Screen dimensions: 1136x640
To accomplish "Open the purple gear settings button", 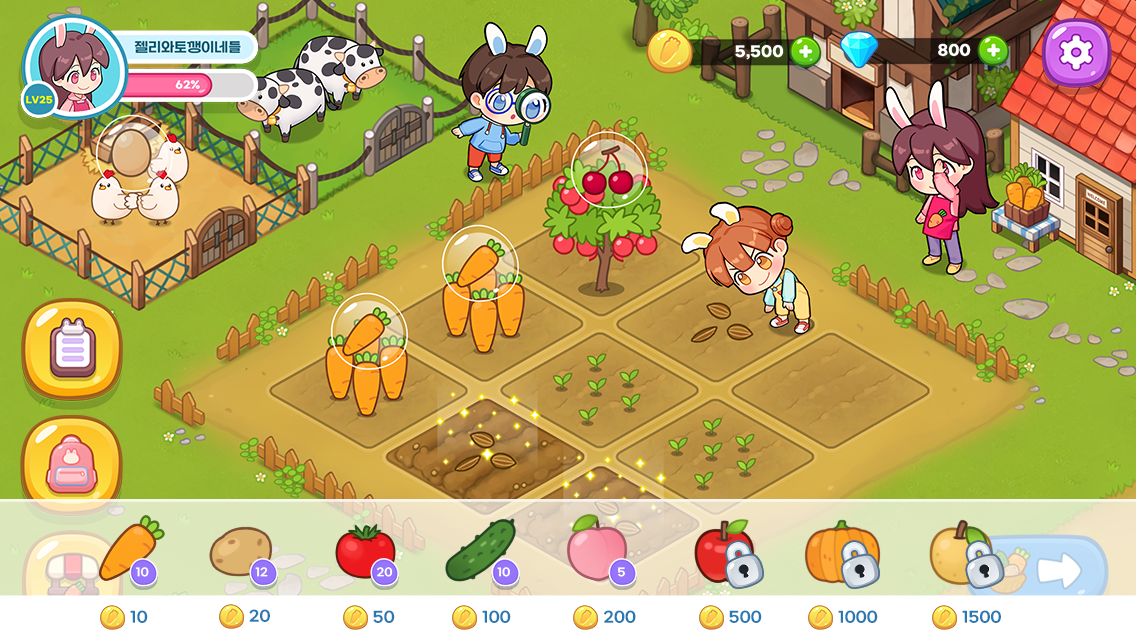I will coord(1076,52).
